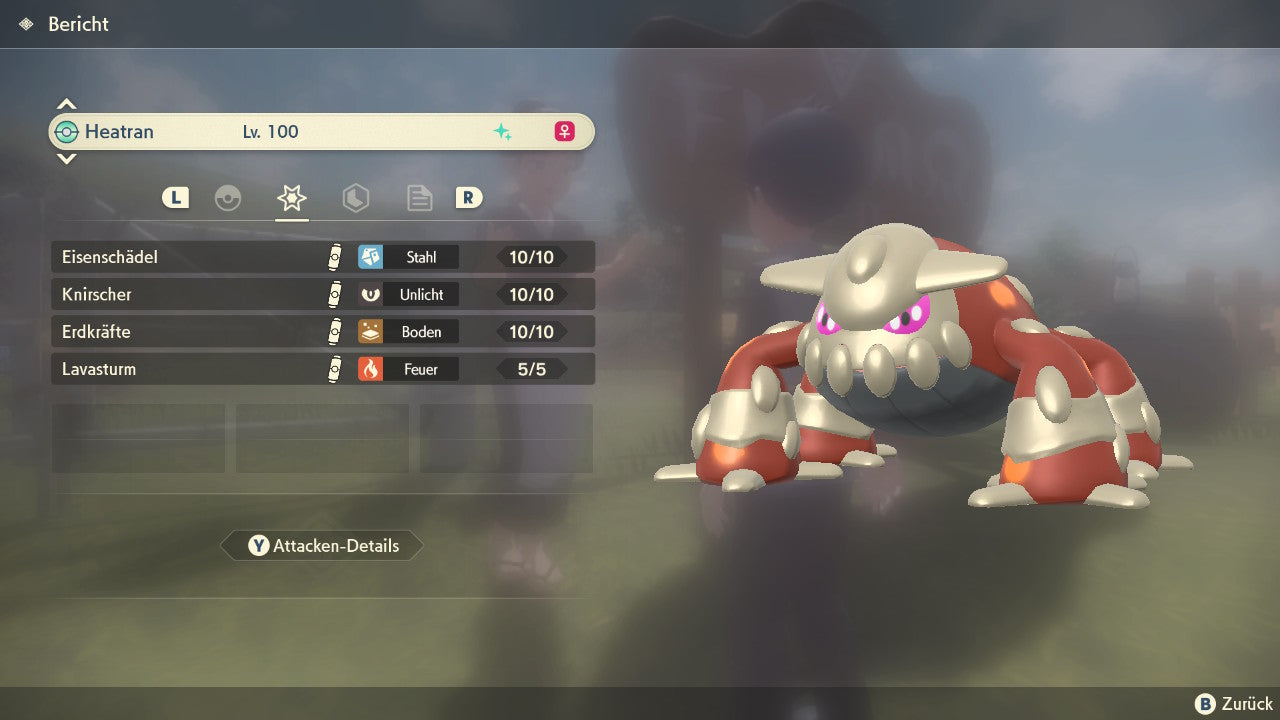1280x720 pixels.
Task: Go to next Pokémon with down arrow
Action: [x=66, y=158]
